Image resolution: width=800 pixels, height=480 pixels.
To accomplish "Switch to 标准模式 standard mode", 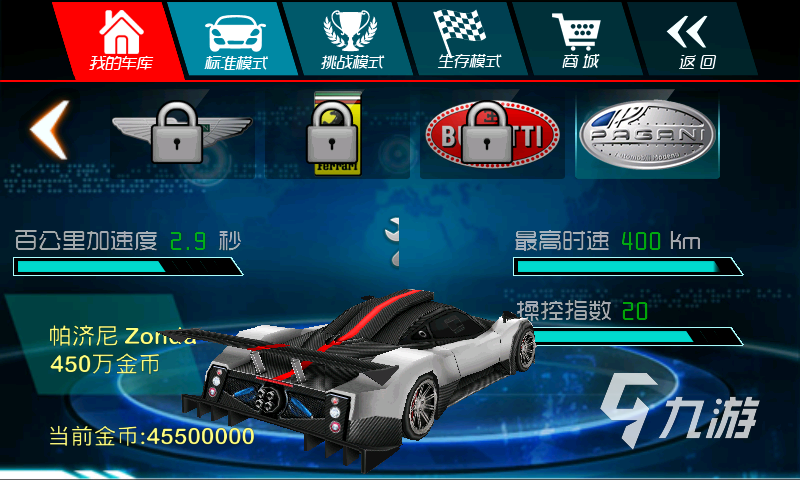I will pyautogui.click(x=237, y=40).
